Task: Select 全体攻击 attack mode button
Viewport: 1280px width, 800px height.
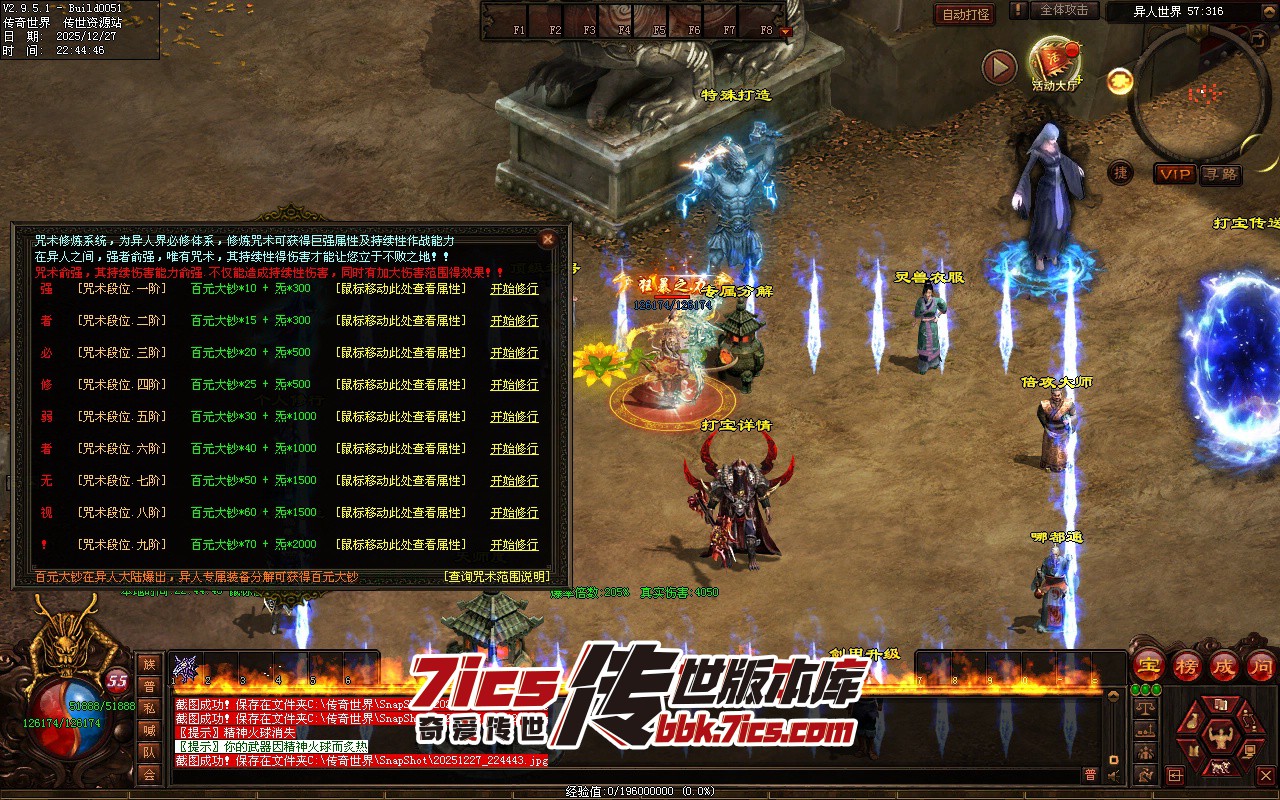Action: (x=1064, y=10)
